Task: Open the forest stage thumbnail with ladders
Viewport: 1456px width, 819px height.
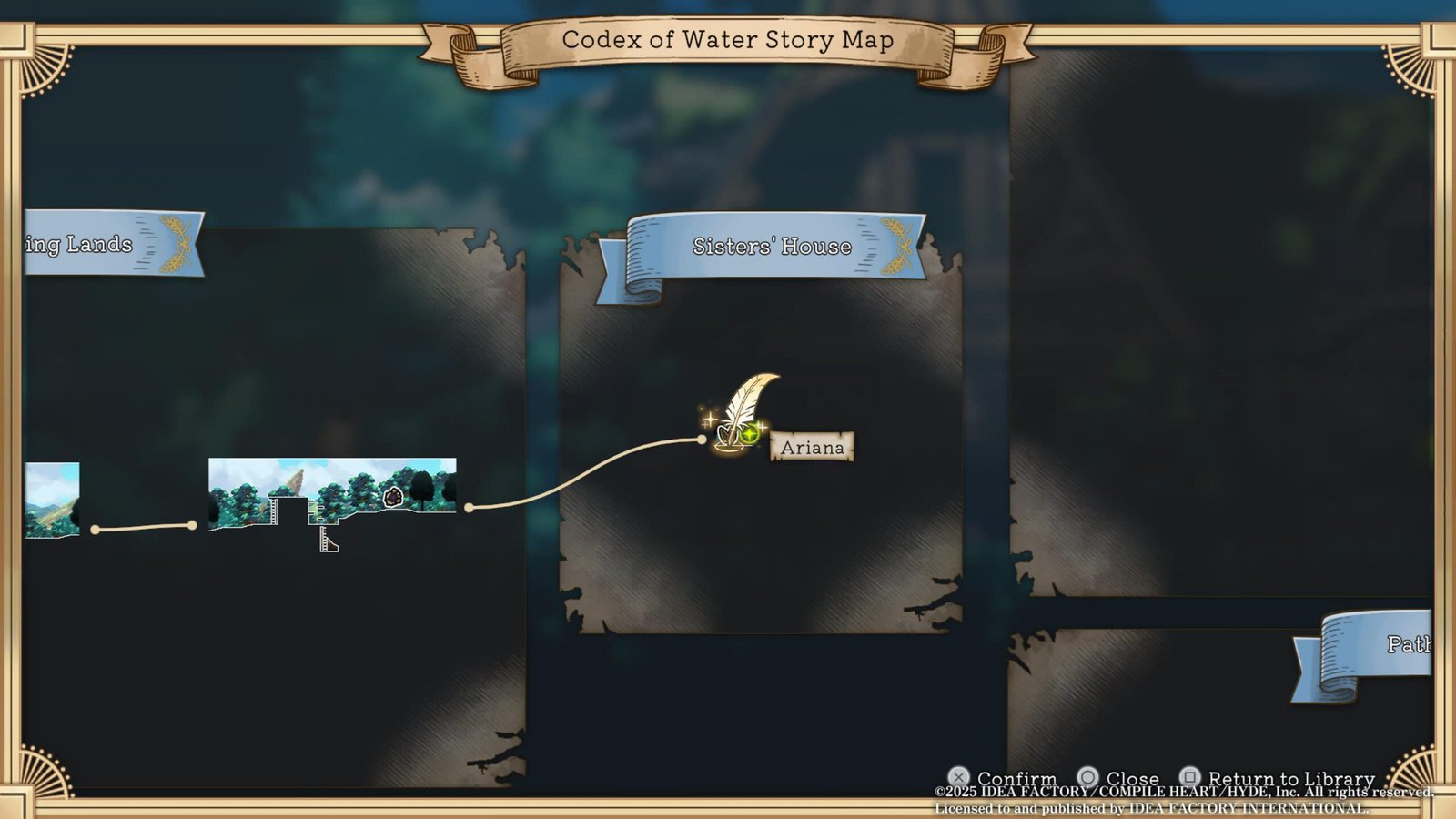Action: point(332,493)
